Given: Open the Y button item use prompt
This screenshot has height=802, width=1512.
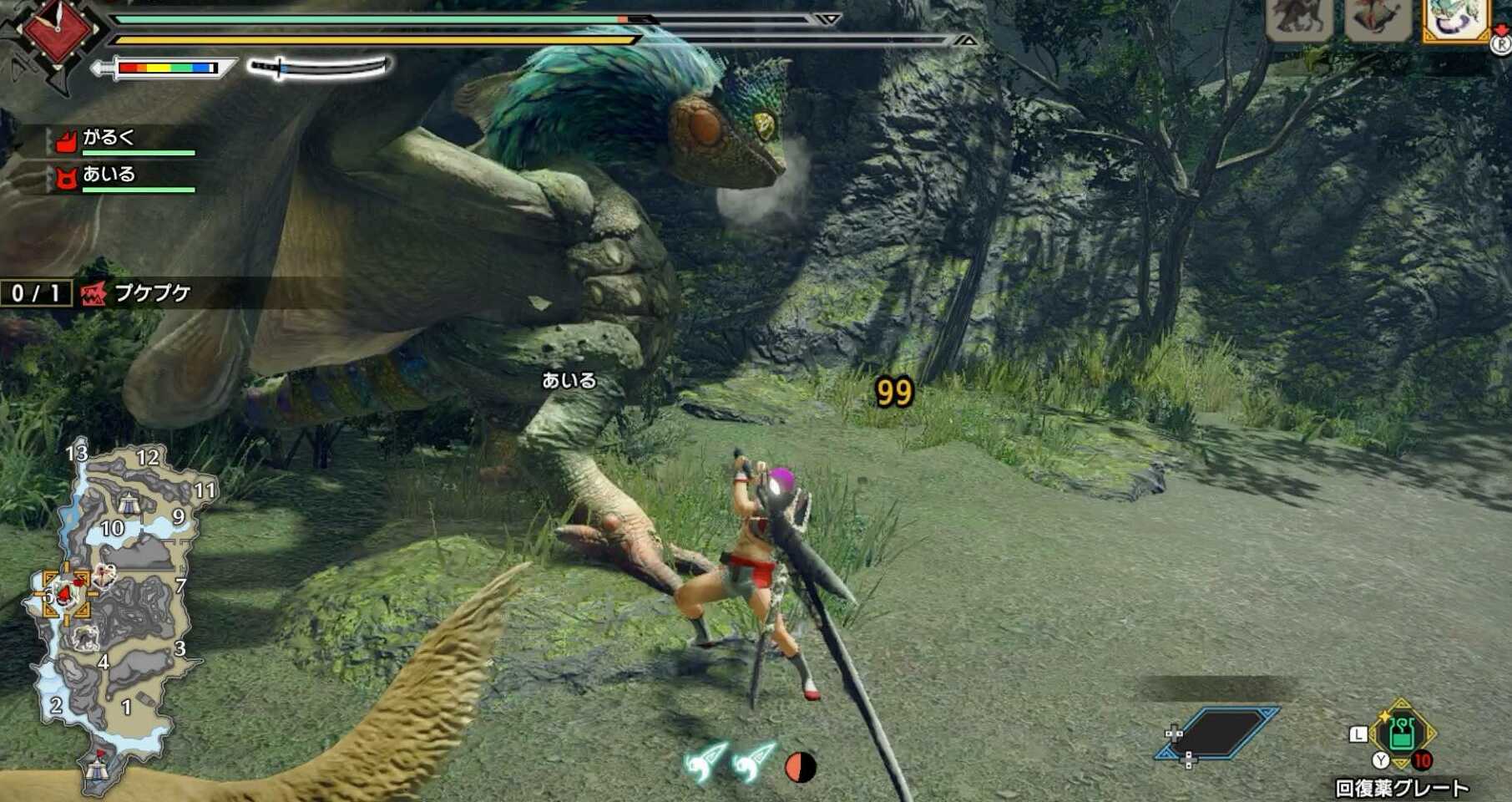Looking at the screenshot, I should [x=1381, y=761].
